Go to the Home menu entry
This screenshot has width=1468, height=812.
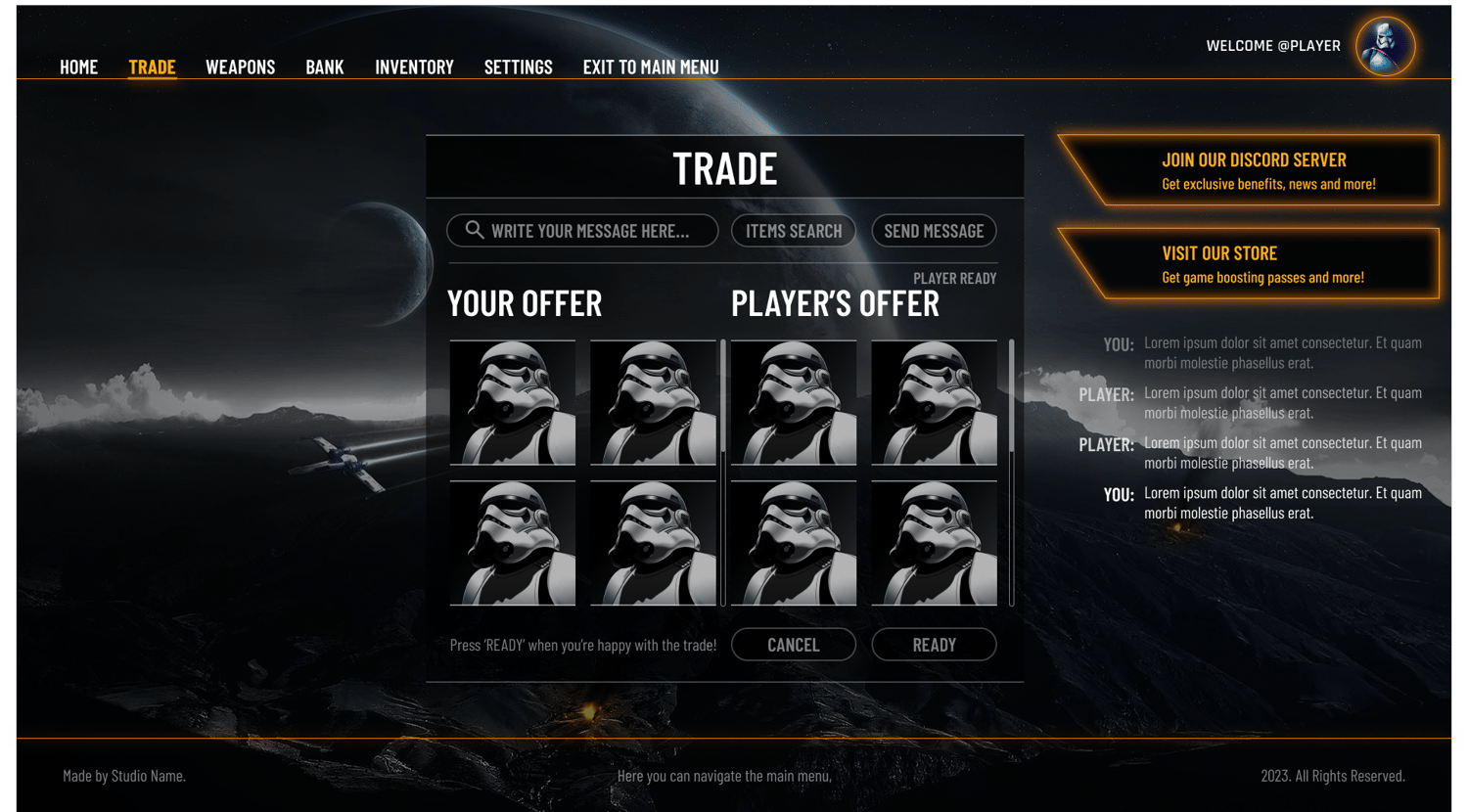click(79, 68)
